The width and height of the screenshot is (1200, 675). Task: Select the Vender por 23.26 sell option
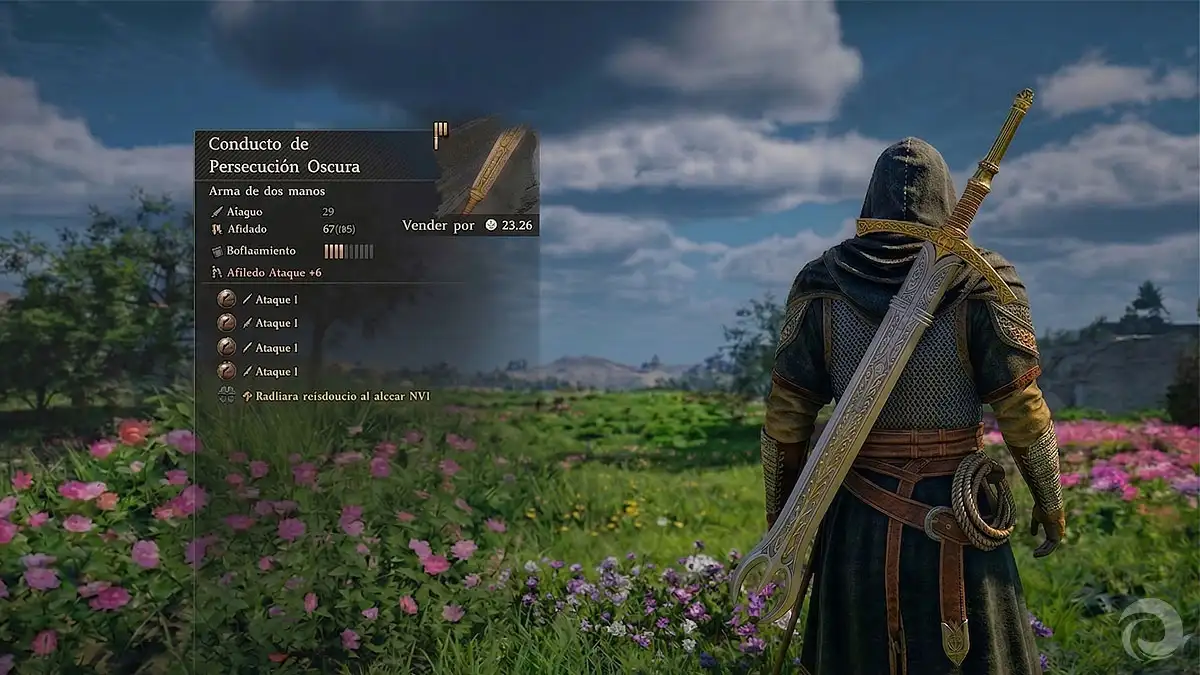(x=468, y=225)
